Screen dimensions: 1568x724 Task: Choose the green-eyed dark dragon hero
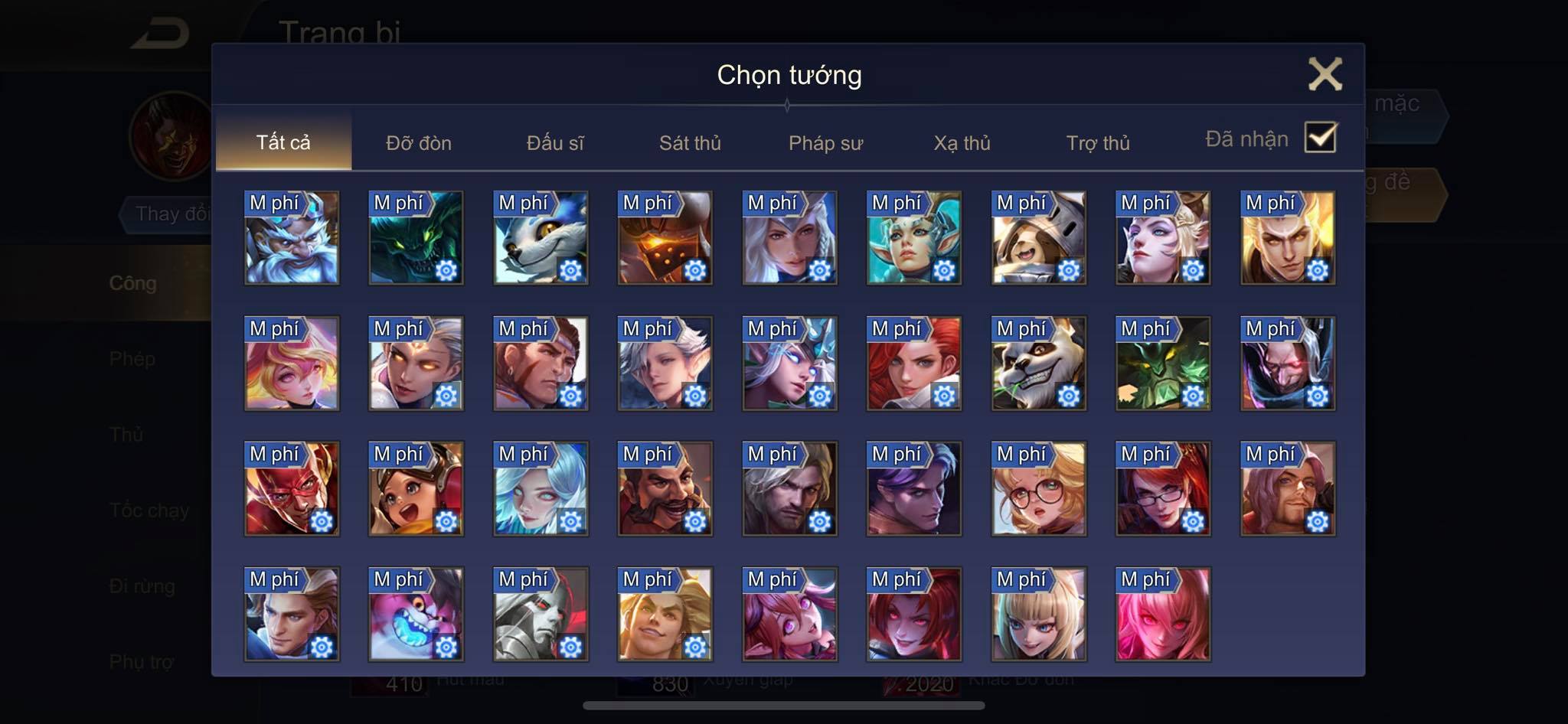(x=416, y=238)
